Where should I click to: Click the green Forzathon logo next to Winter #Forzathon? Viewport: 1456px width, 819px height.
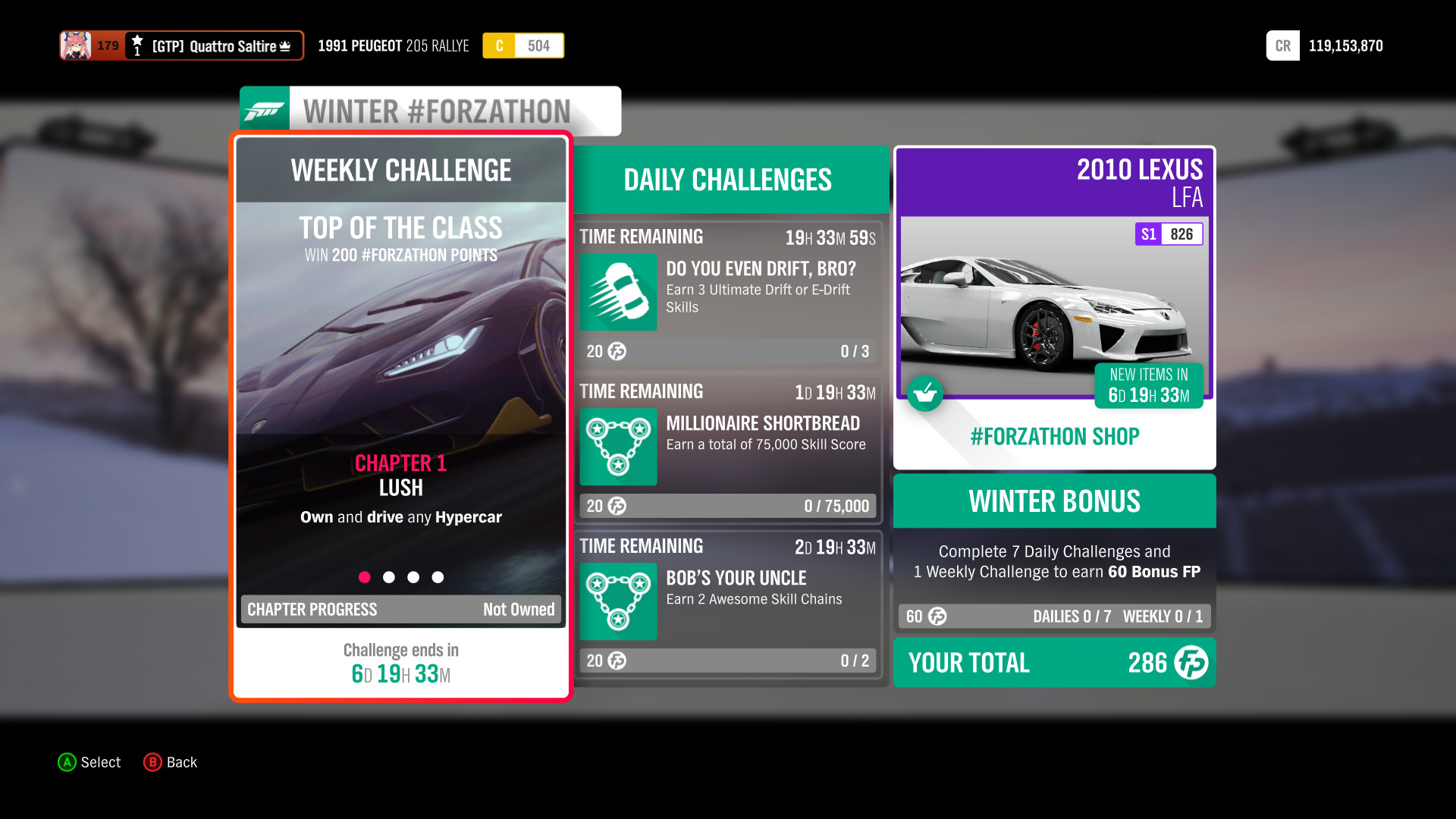click(264, 110)
